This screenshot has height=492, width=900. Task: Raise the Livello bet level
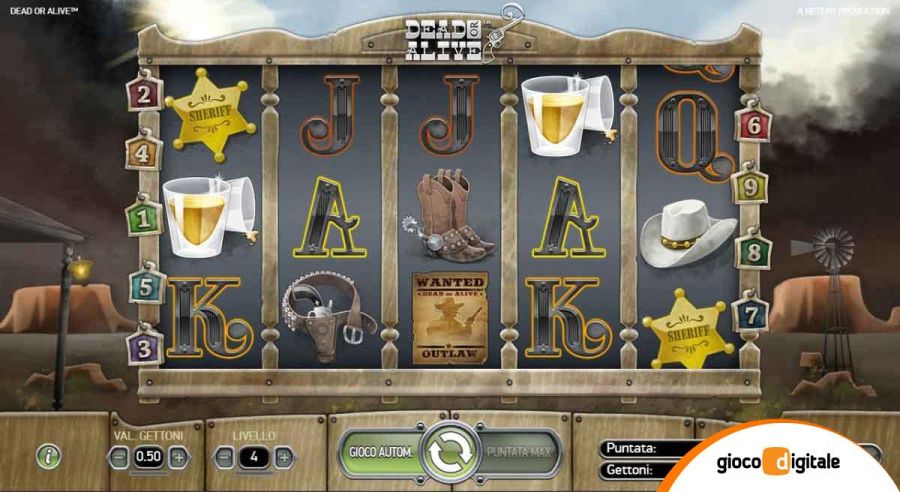[x=284, y=457]
